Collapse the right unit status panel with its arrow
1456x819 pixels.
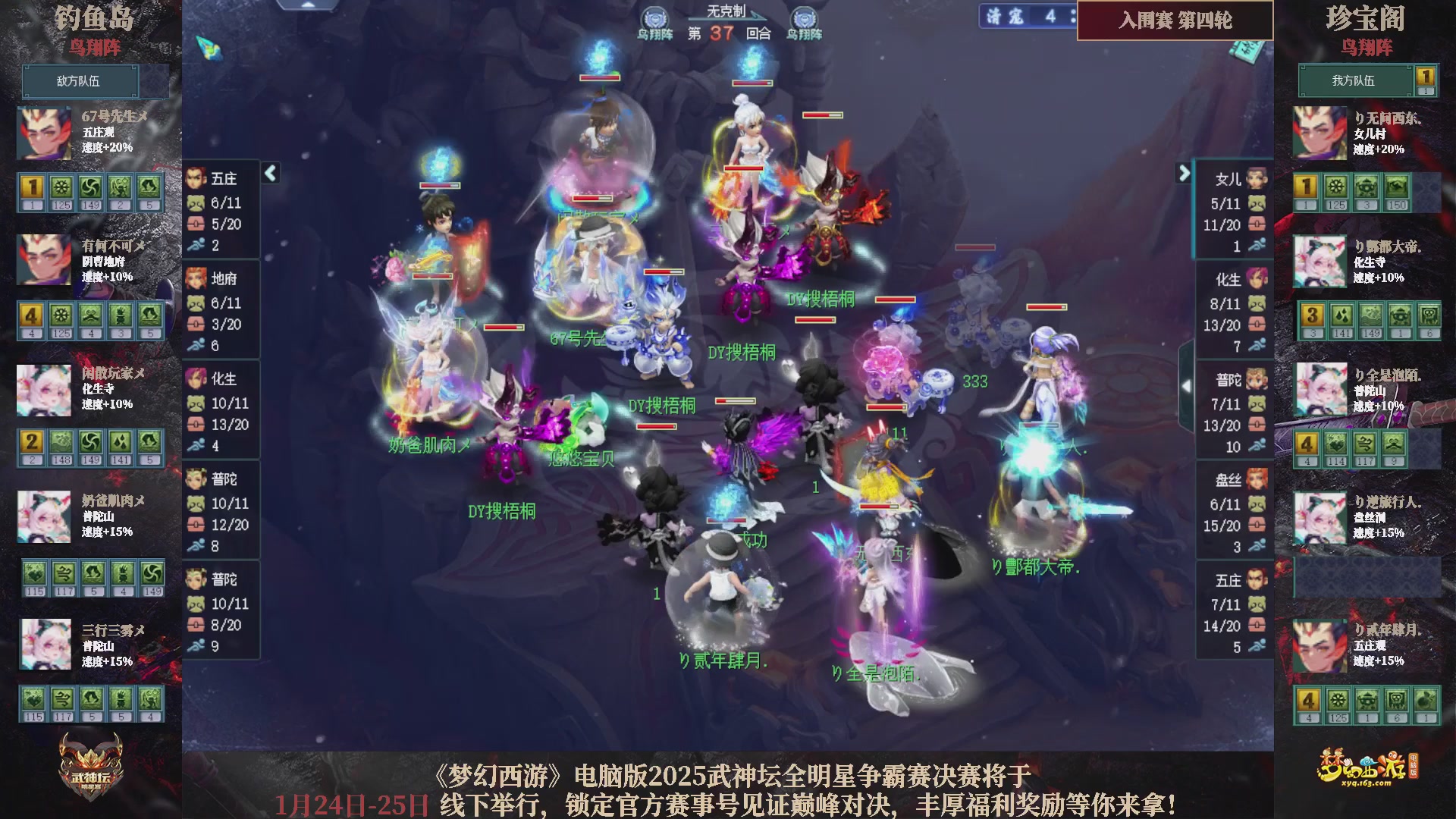[x=1181, y=174]
